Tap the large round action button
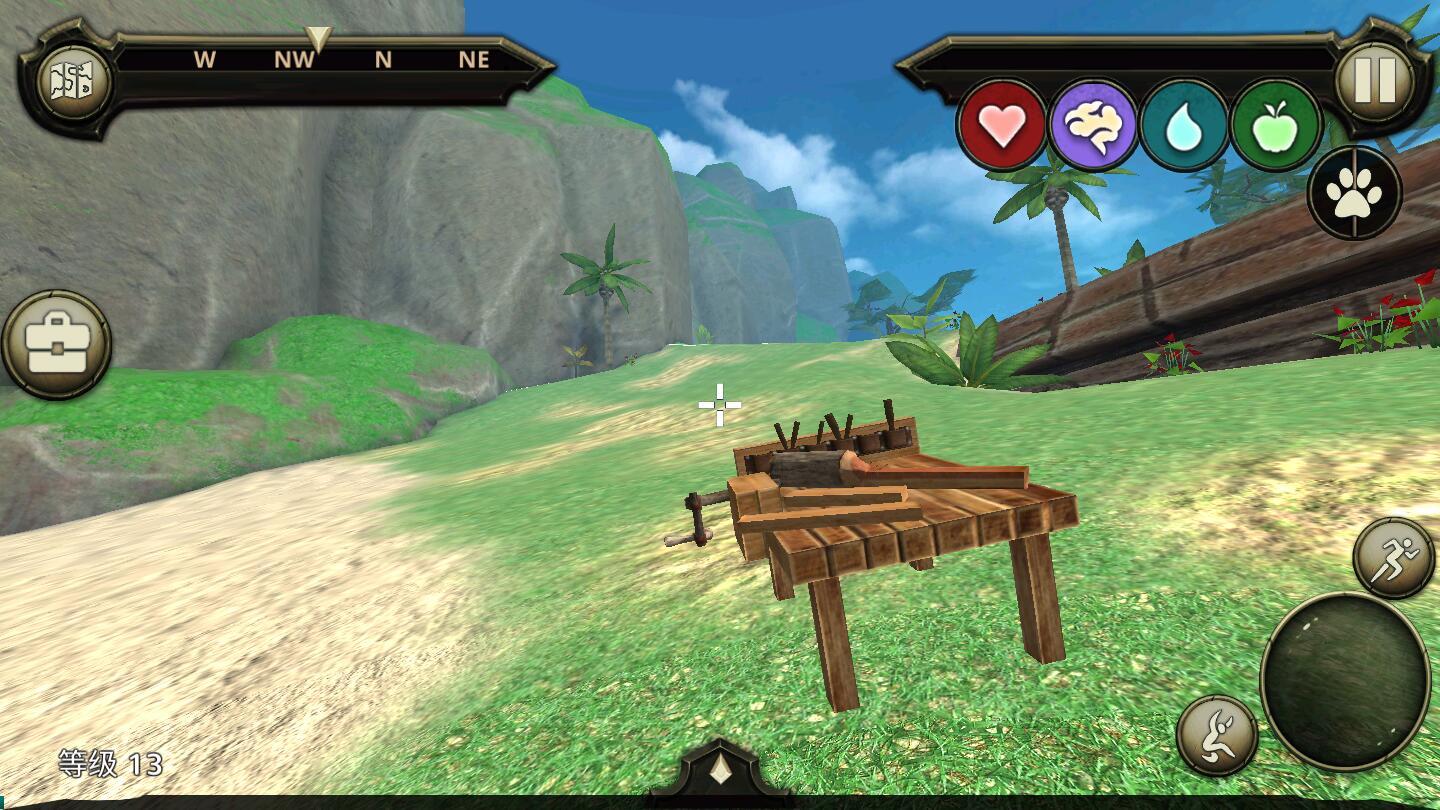 pyautogui.click(x=1344, y=681)
